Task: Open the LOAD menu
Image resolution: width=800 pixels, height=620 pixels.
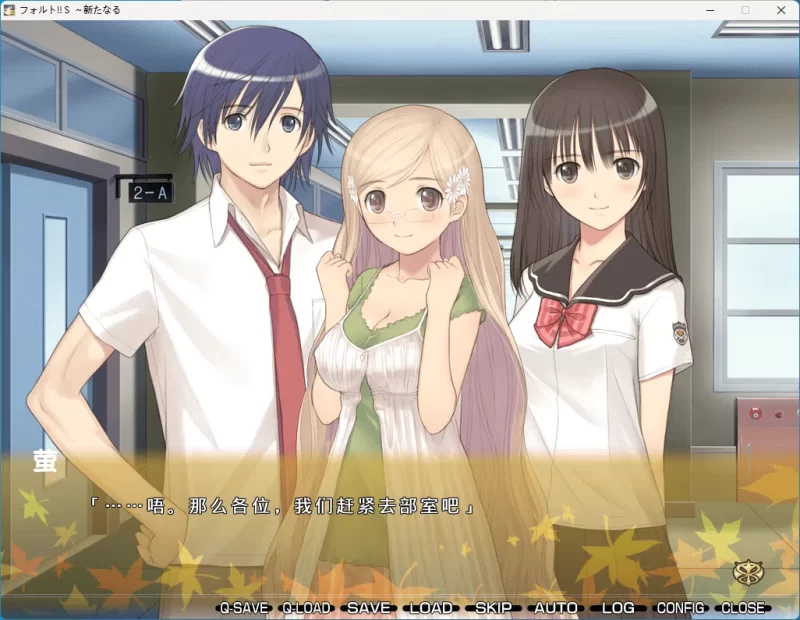Action: coord(431,607)
